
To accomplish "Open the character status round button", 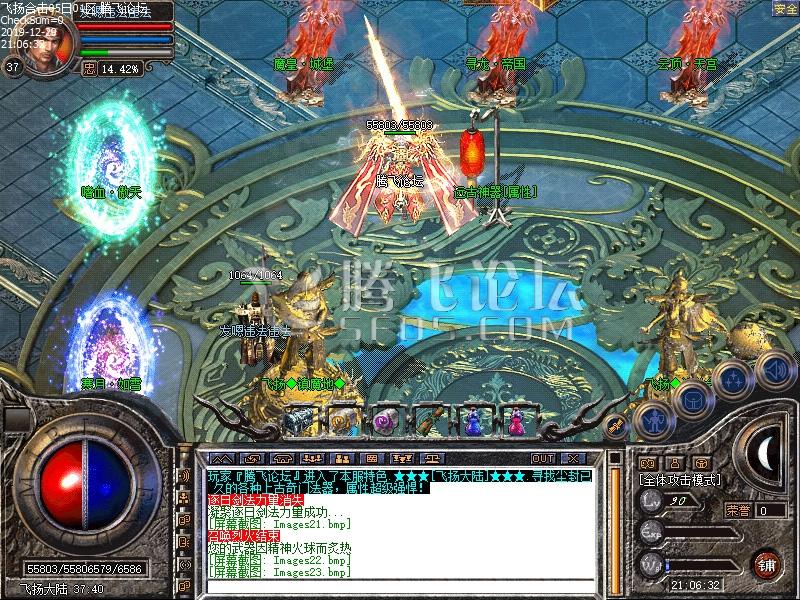I will tap(652, 419).
